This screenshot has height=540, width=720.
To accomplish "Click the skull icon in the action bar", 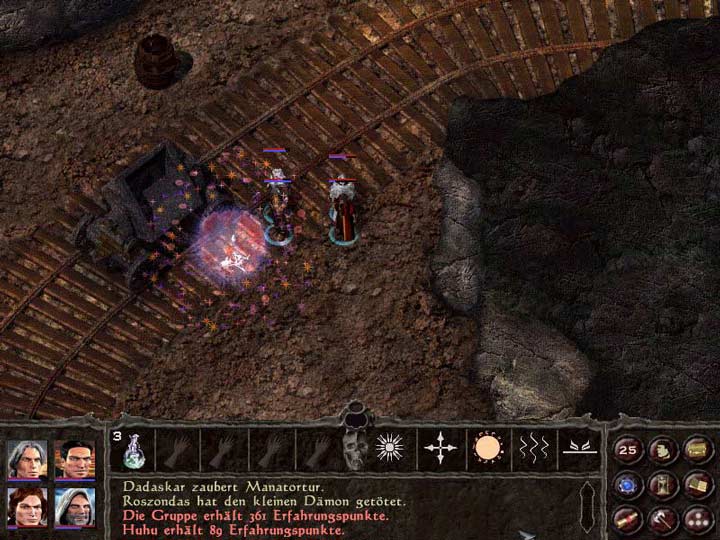I will tap(352, 451).
